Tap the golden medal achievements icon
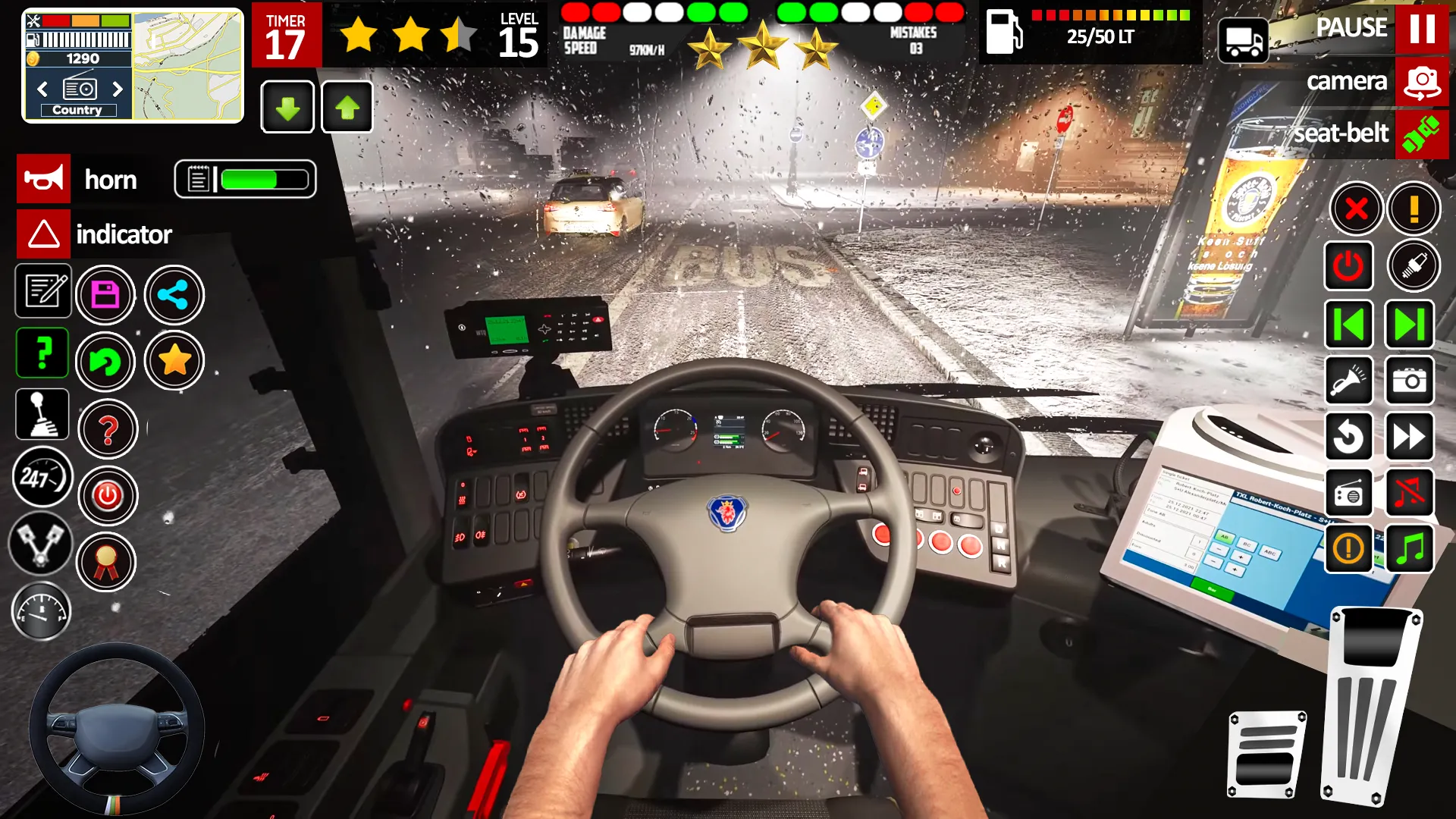The image size is (1456, 819). (107, 562)
